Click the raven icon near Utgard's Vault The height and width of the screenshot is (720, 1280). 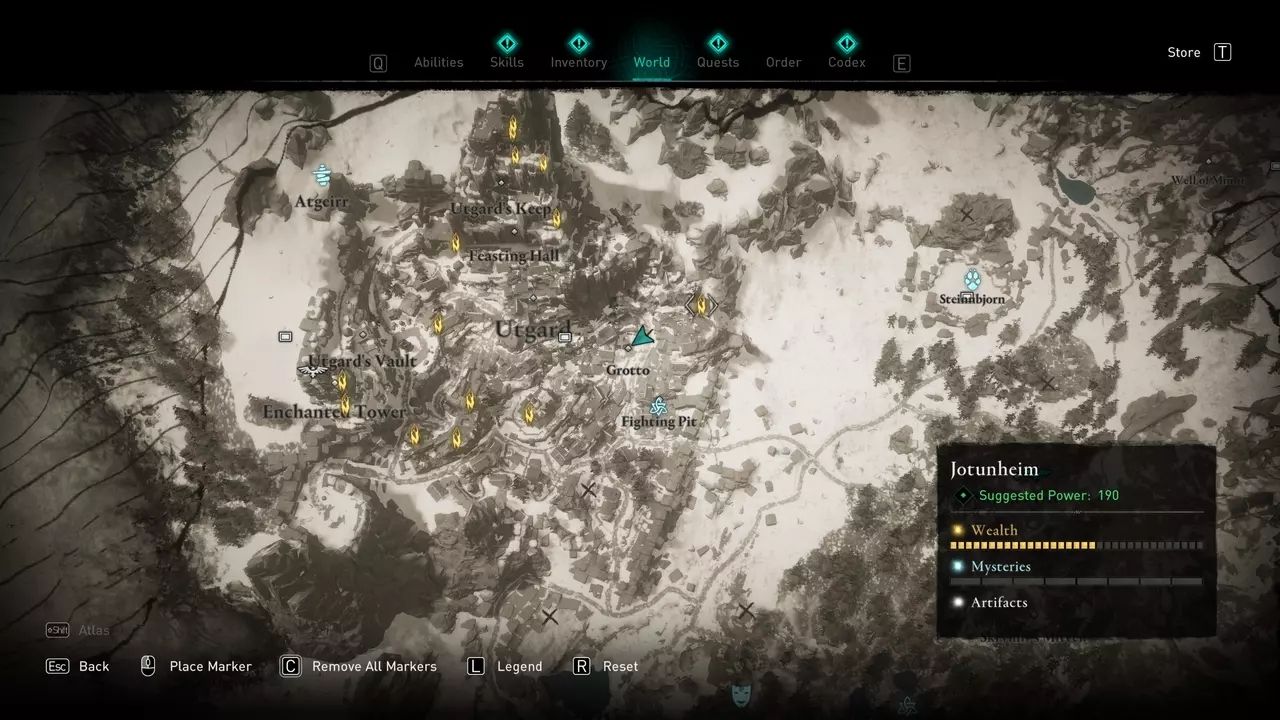click(313, 371)
